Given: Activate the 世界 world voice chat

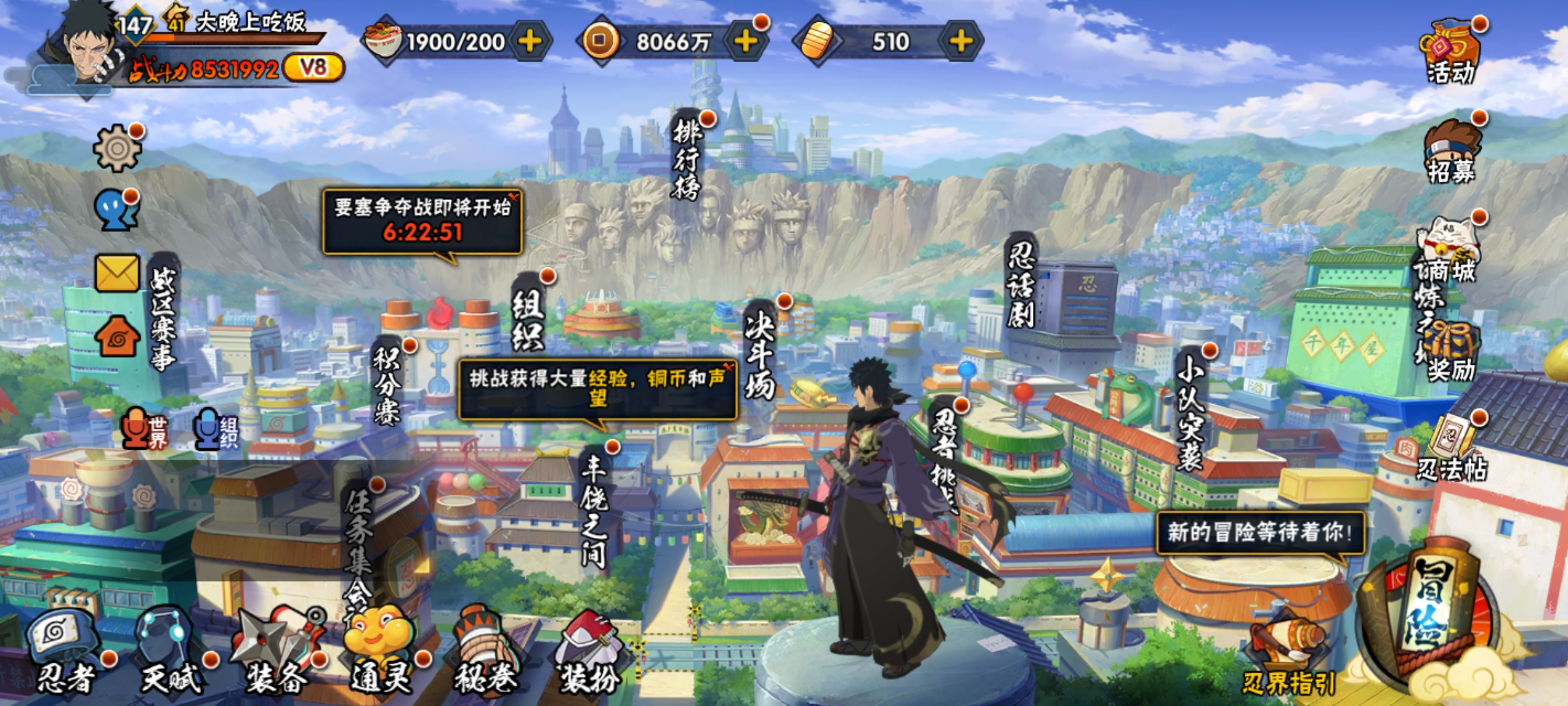Looking at the screenshot, I should 144,428.
